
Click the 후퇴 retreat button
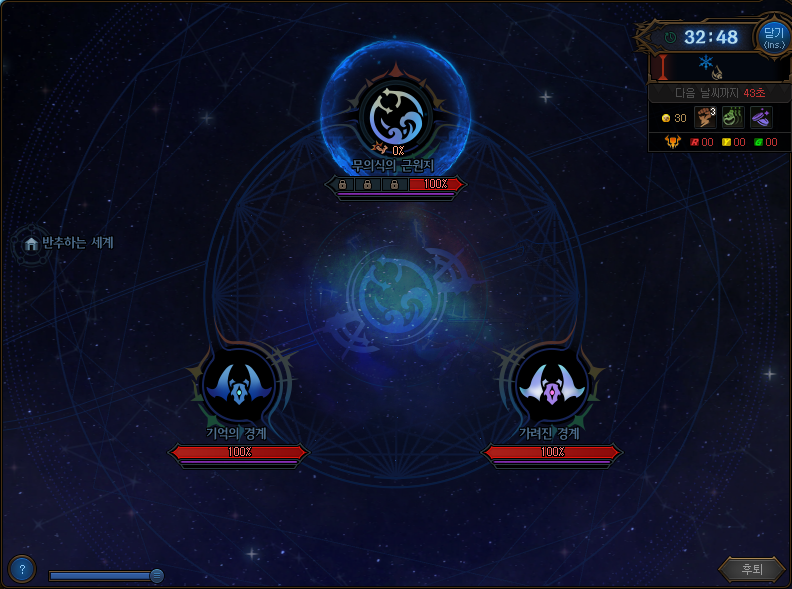751,569
